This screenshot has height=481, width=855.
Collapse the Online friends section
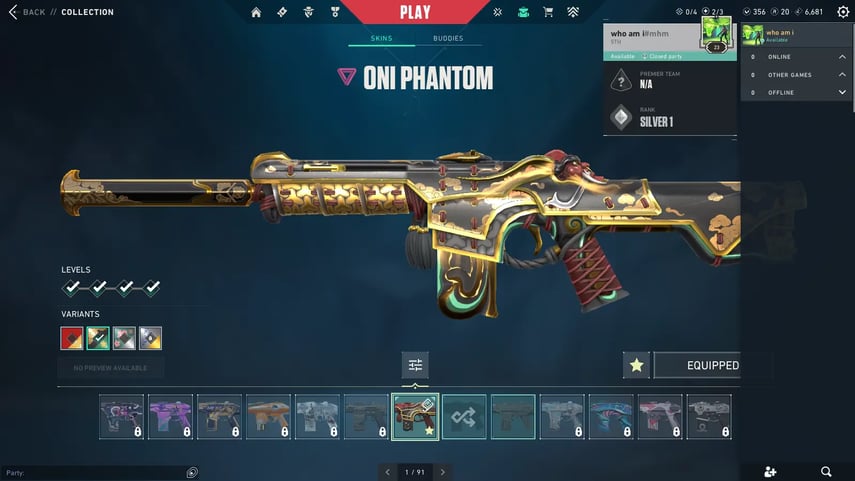(x=842, y=57)
